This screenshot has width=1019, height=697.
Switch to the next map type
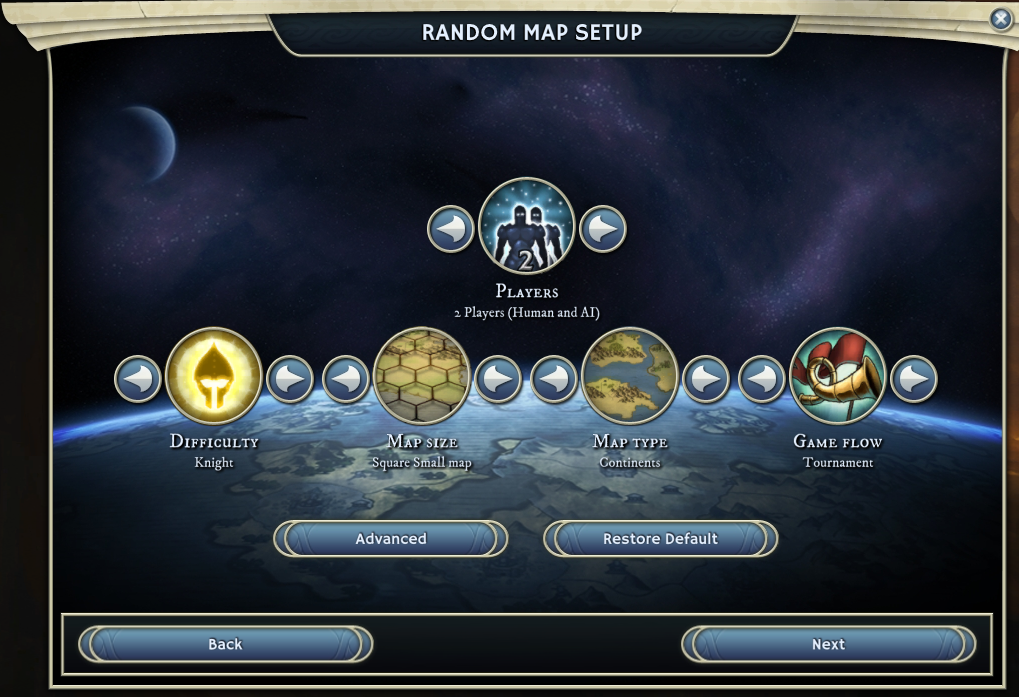point(706,379)
